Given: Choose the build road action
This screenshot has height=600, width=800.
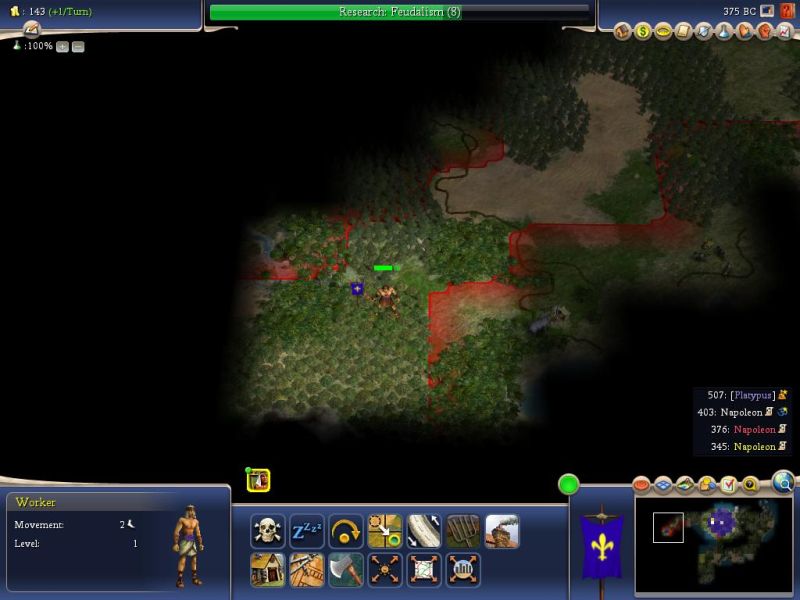Looking at the screenshot, I should click(424, 531).
